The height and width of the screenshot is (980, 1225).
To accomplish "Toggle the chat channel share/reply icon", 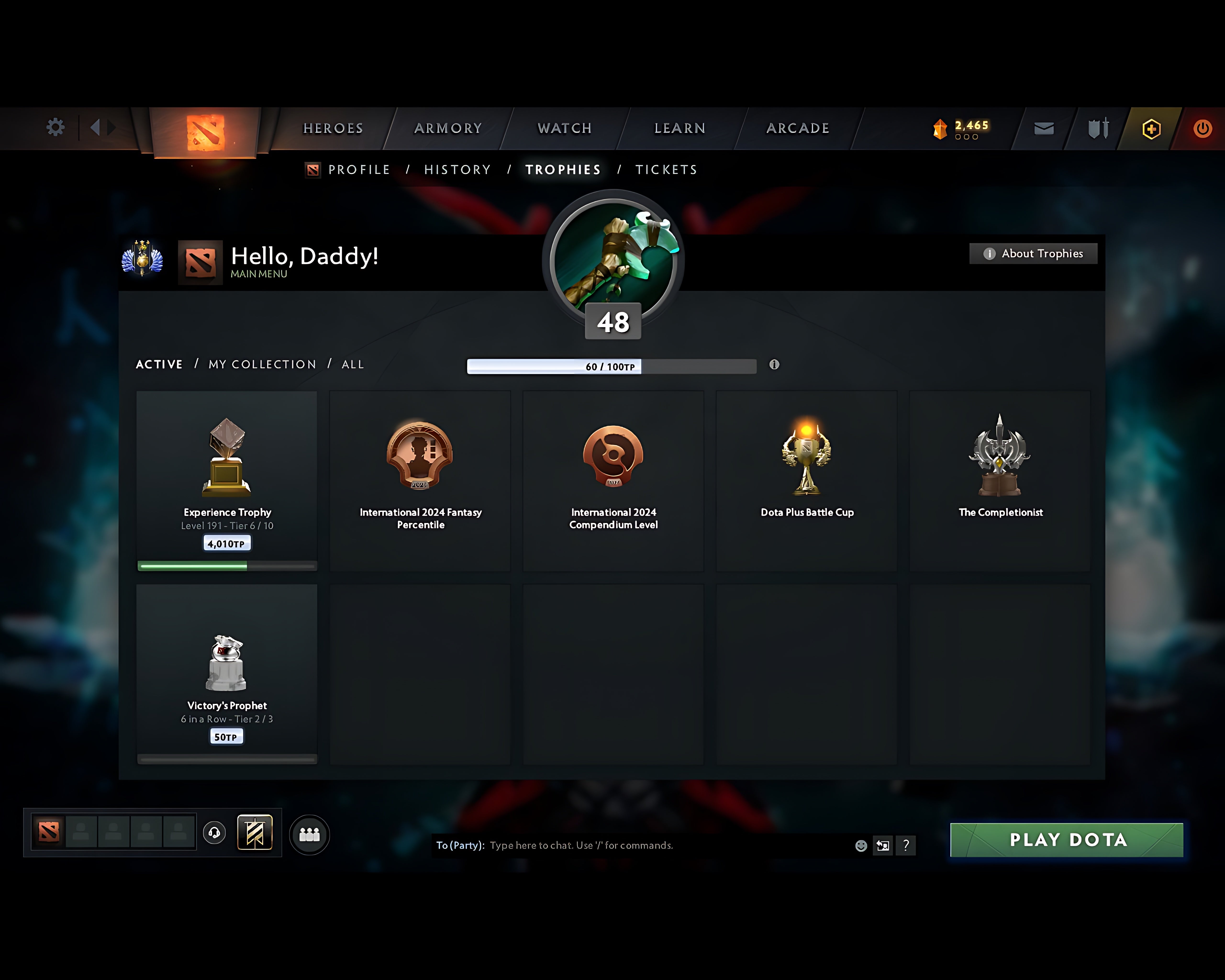I will [x=883, y=845].
